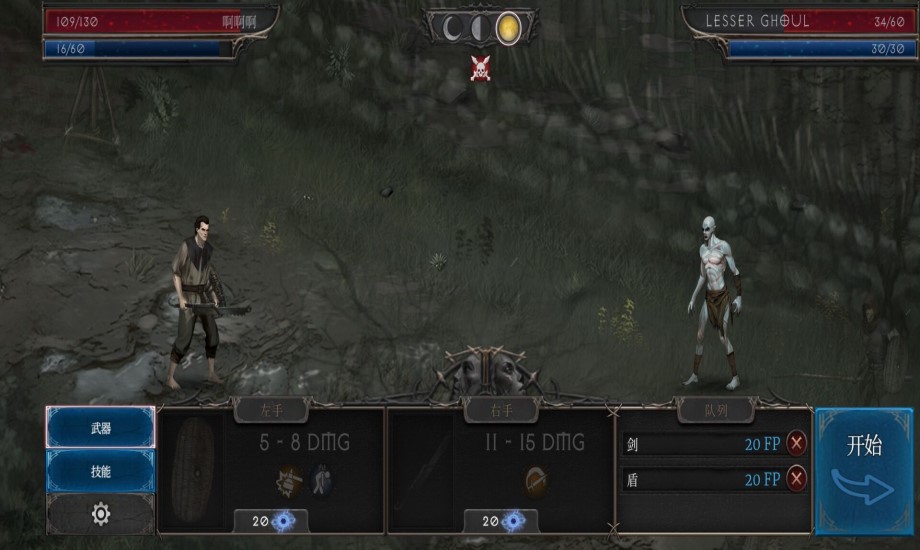
Task: Select the 盾 row in the queue
Action: click(x=700, y=479)
